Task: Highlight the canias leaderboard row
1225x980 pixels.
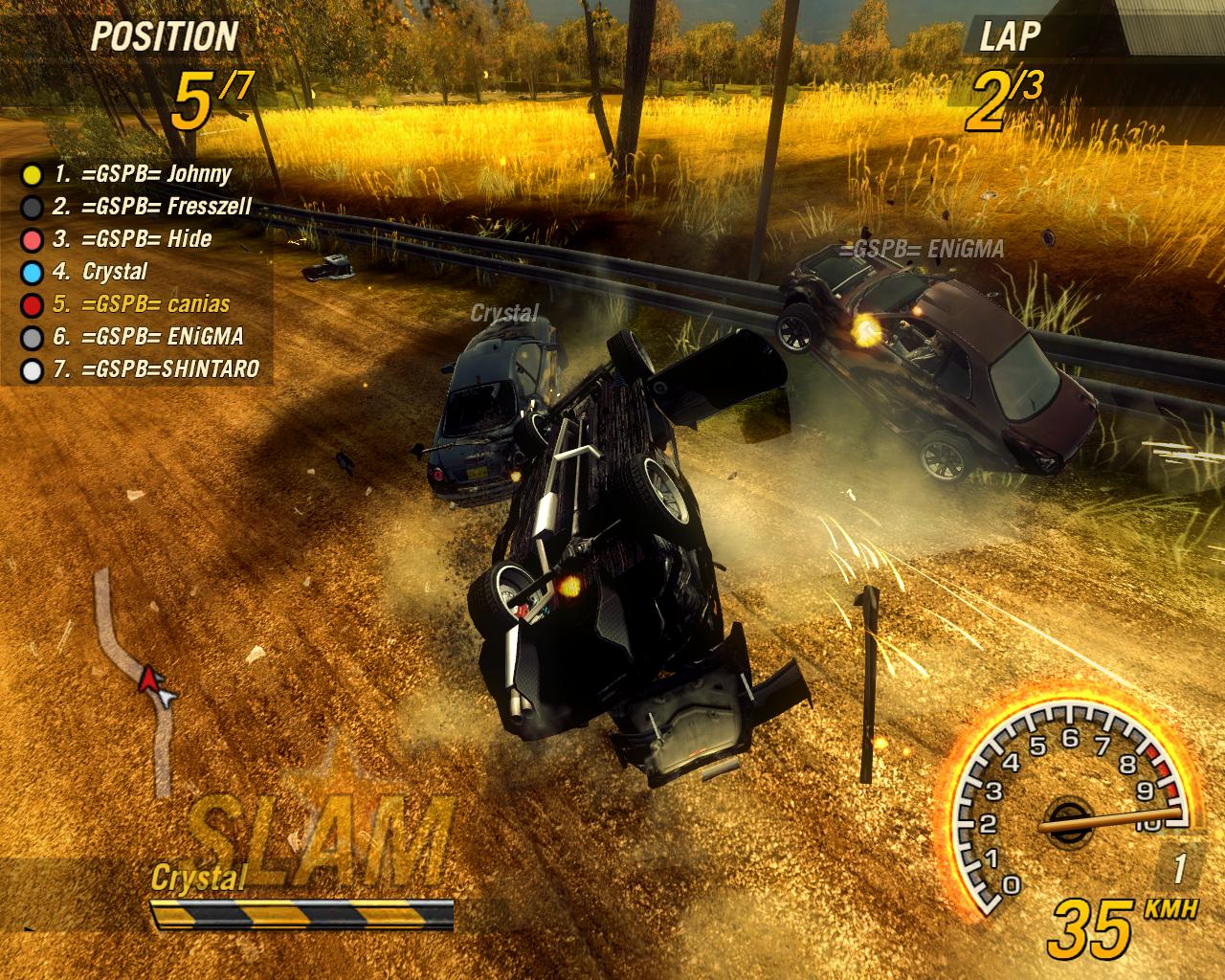Action: point(141,304)
